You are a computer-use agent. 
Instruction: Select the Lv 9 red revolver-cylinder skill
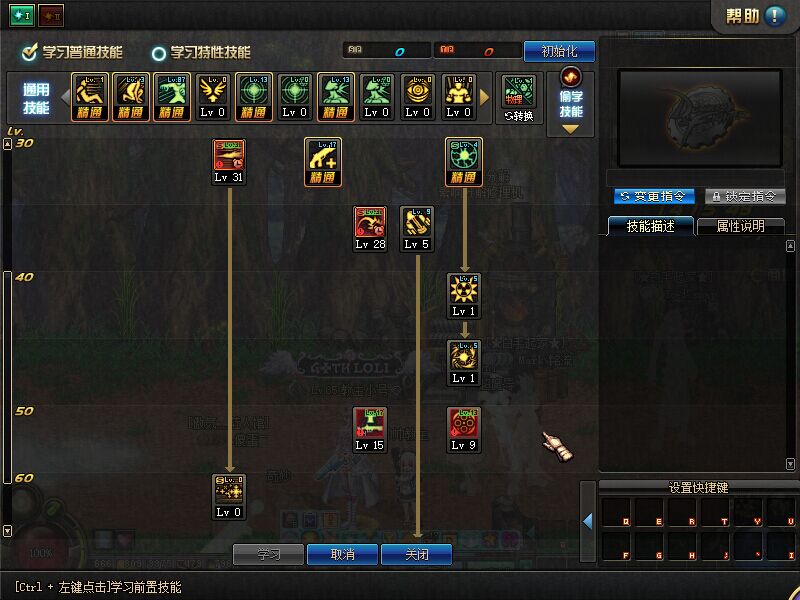click(x=463, y=423)
